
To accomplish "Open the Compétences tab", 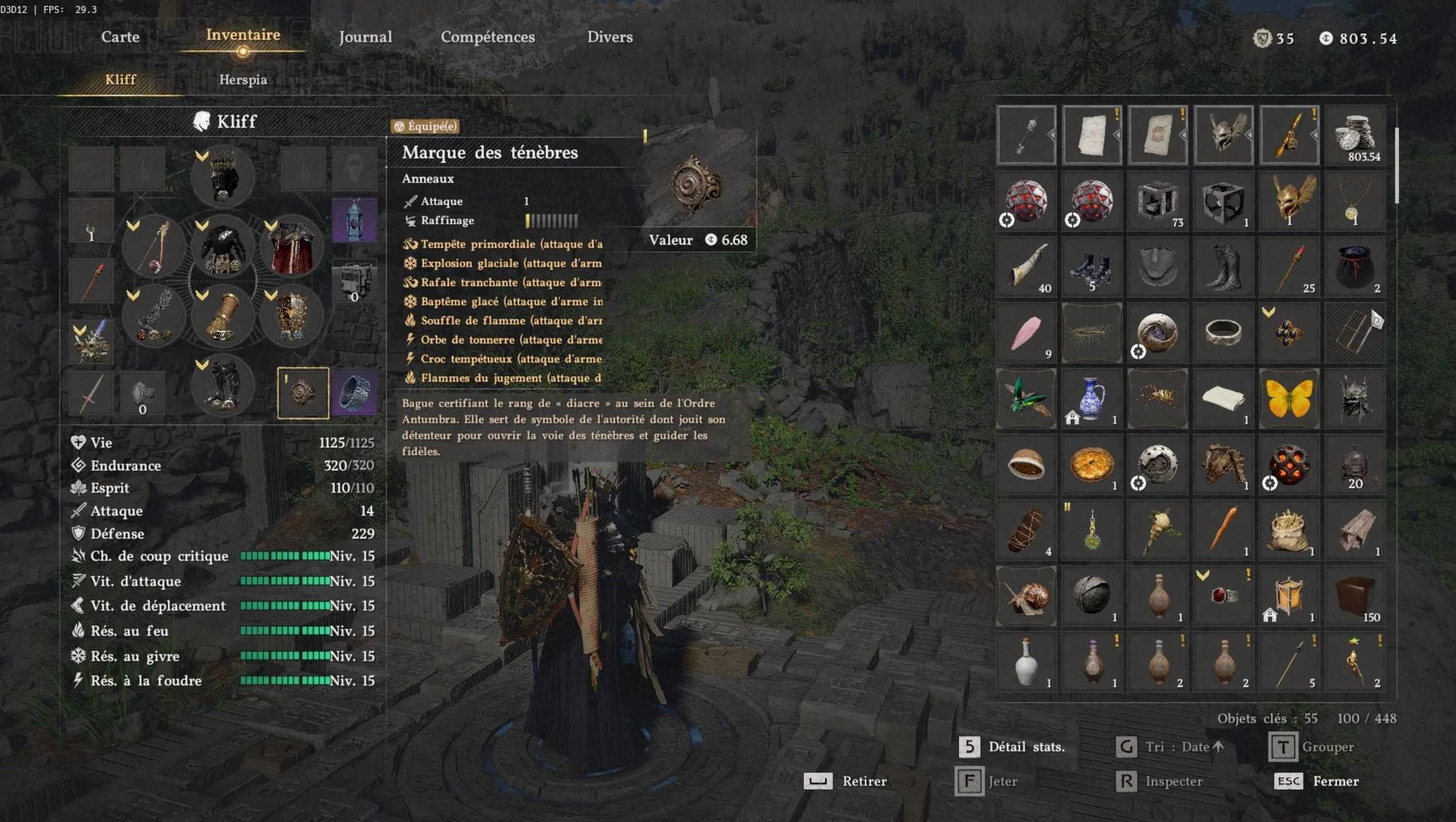I will pyautogui.click(x=487, y=37).
